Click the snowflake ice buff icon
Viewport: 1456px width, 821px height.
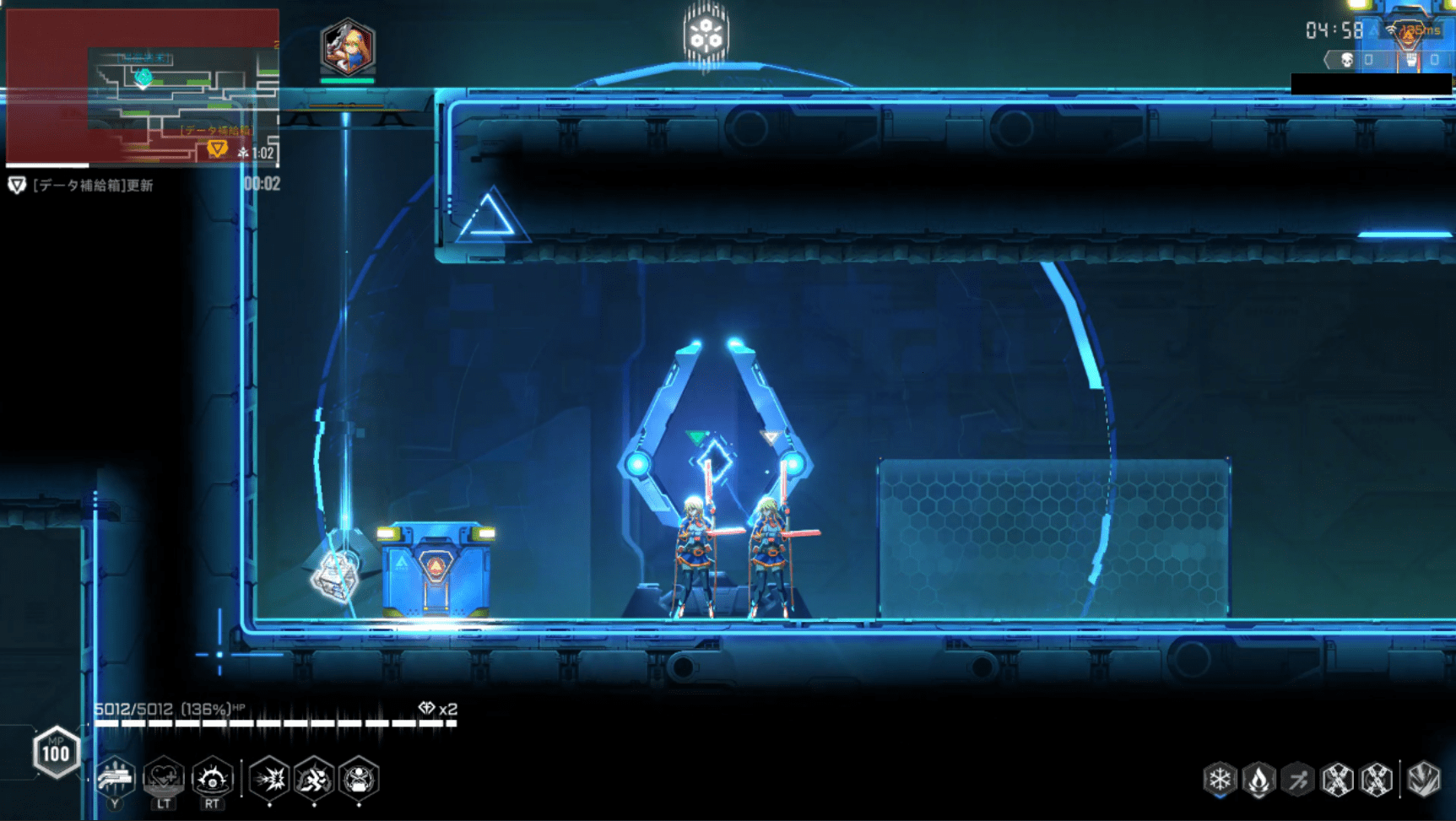pyautogui.click(x=1220, y=779)
